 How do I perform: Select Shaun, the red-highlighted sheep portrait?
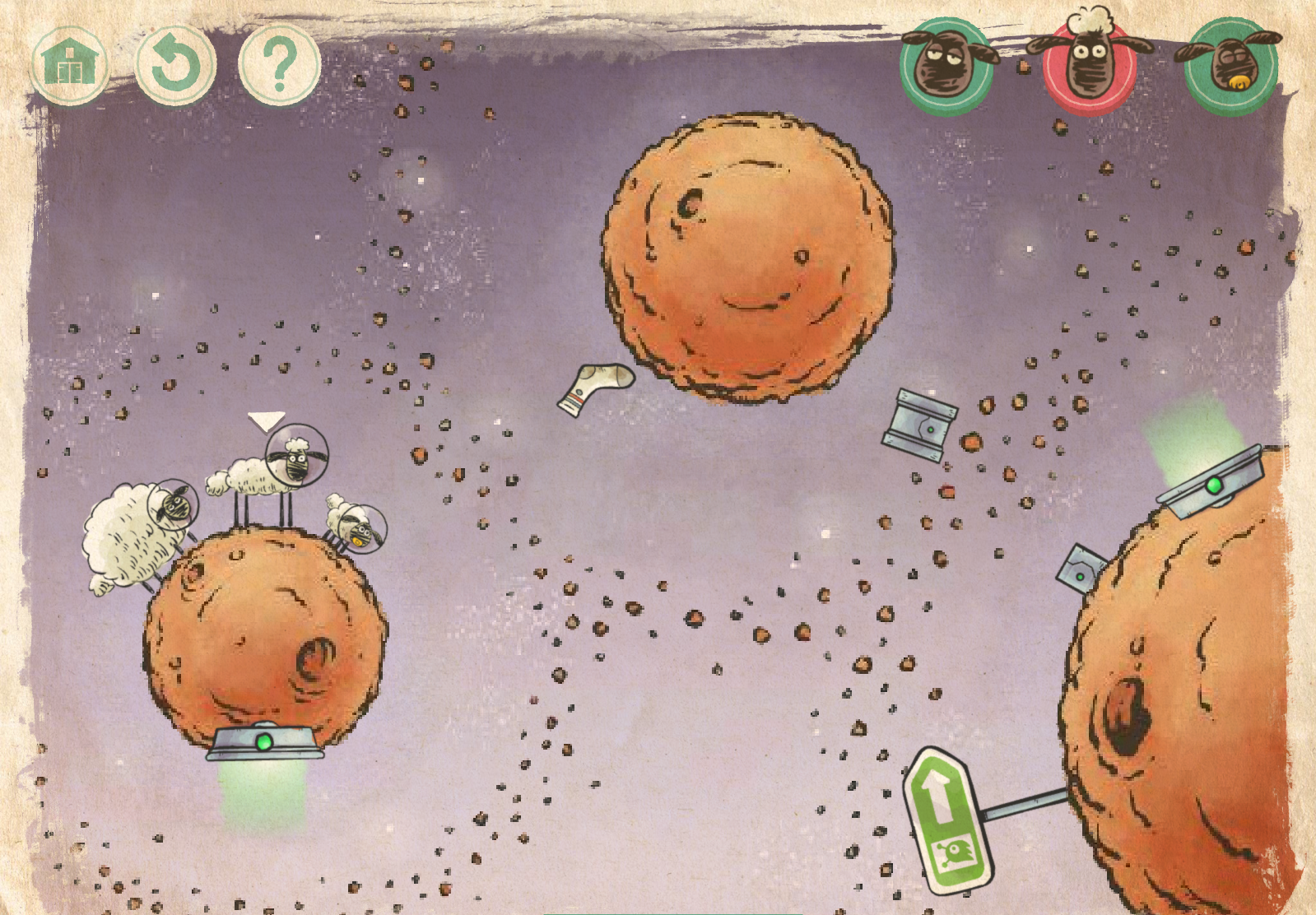click(x=1089, y=66)
